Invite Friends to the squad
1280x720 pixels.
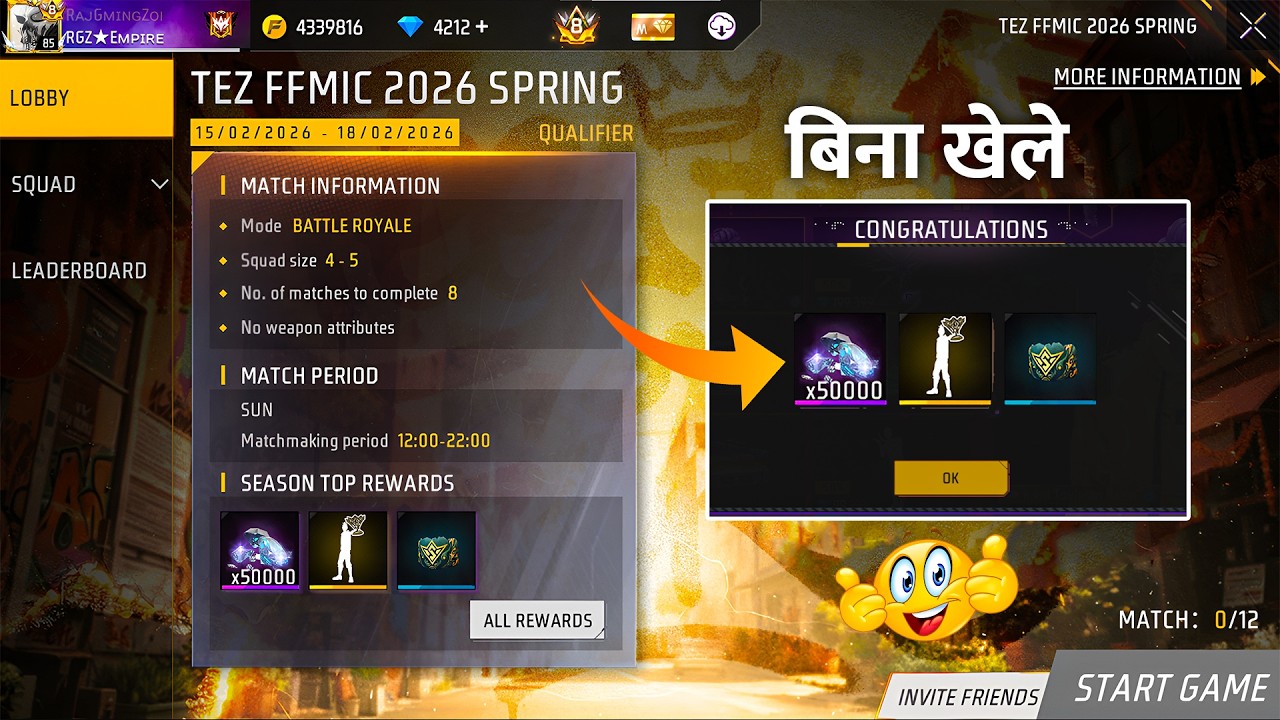pyautogui.click(x=967, y=697)
